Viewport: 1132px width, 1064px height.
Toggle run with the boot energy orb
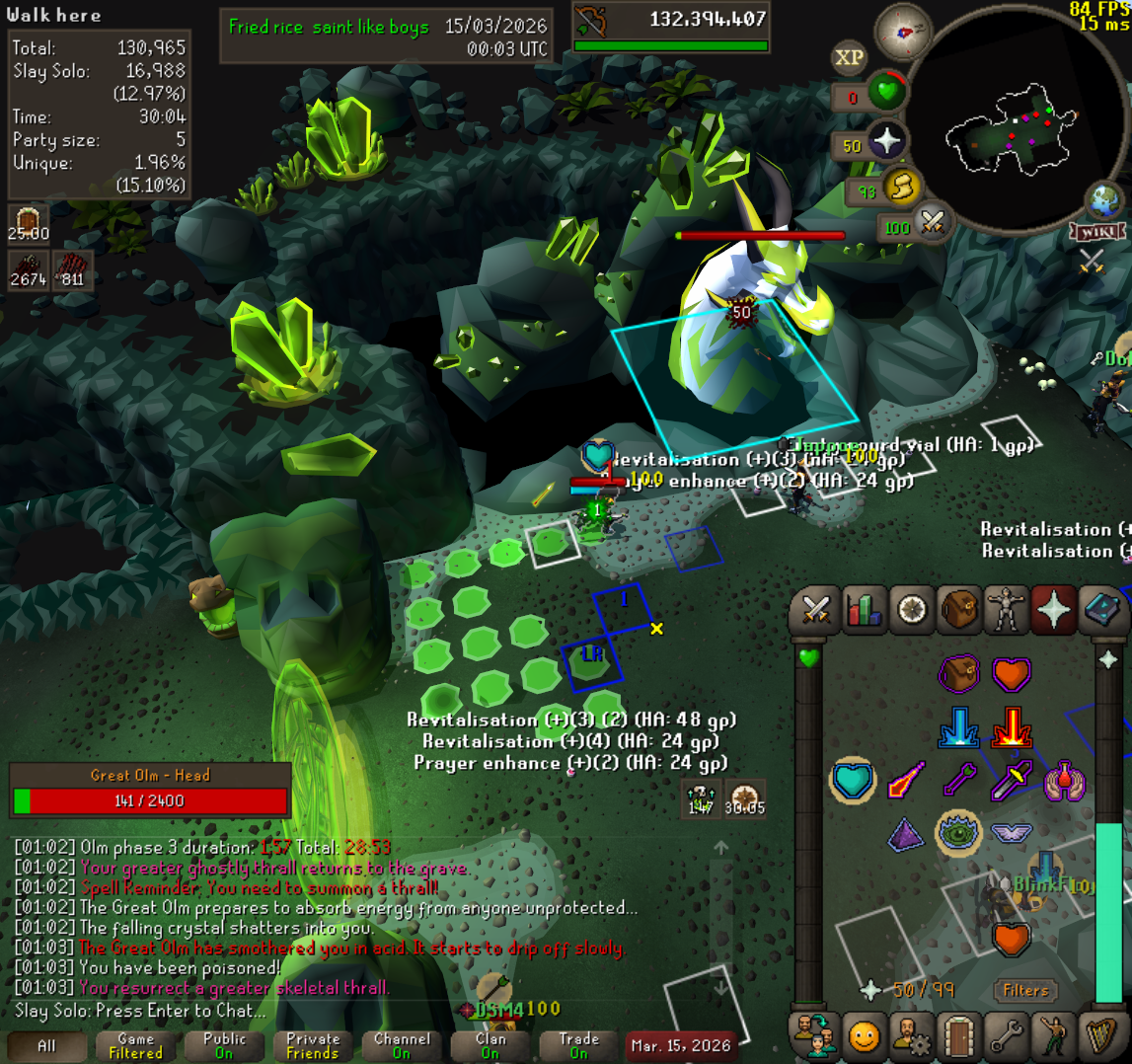[900, 187]
